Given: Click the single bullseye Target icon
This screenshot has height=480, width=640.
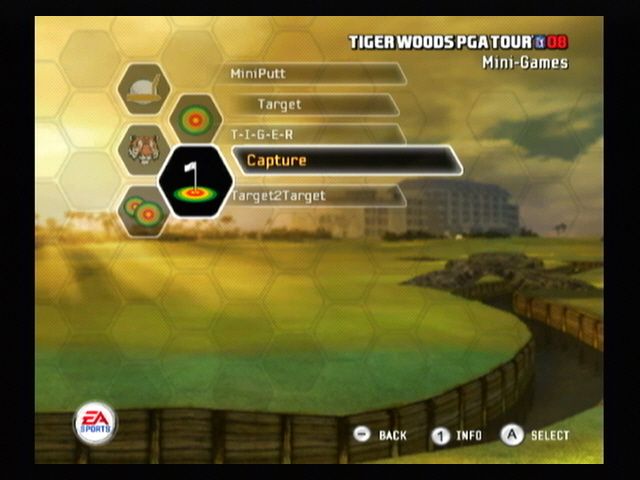Looking at the screenshot, I should pos(196,118).
